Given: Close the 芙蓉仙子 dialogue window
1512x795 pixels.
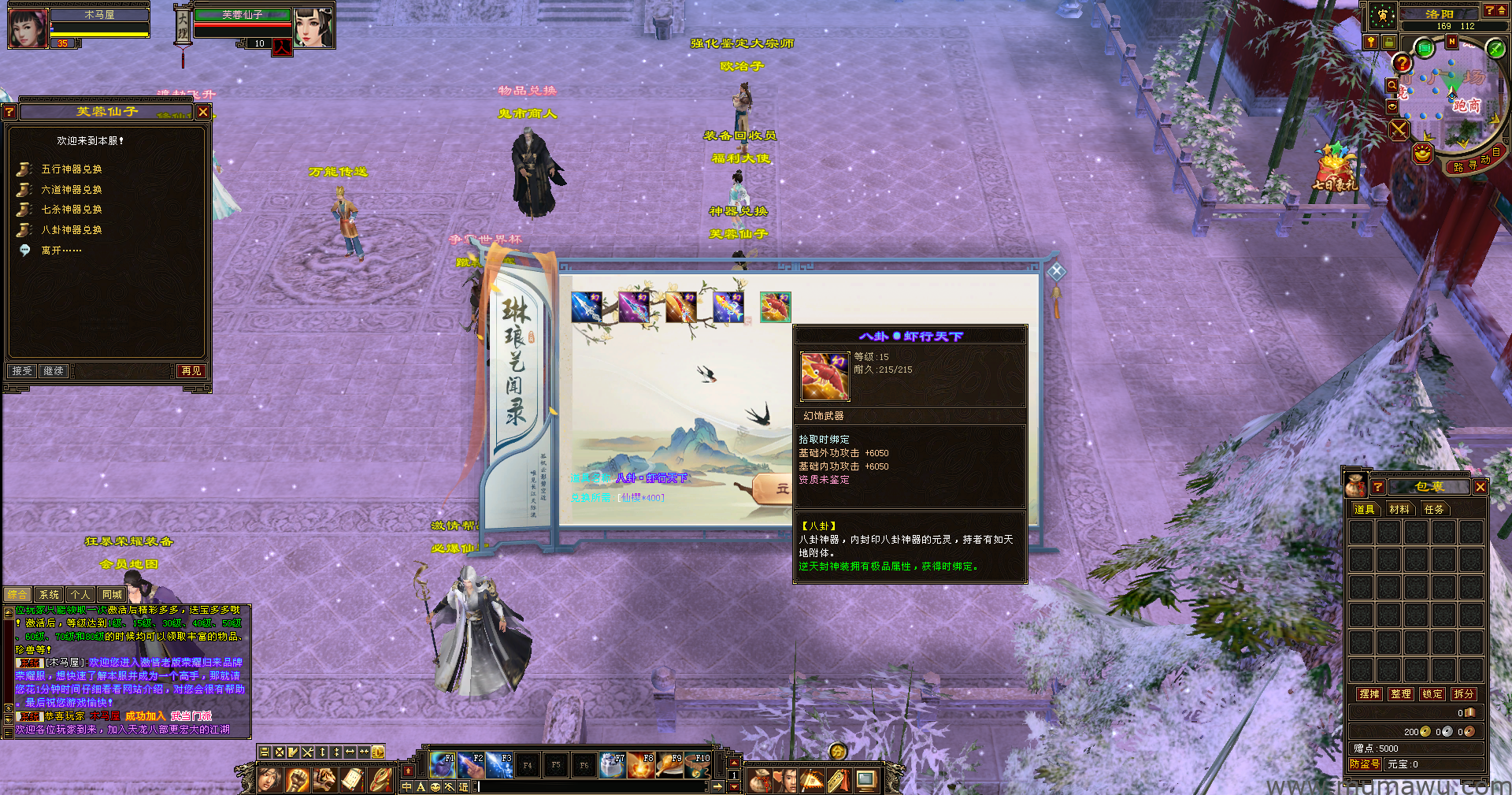Looking at the screenshot, I should pyautogui.click(x=203, y=112).
